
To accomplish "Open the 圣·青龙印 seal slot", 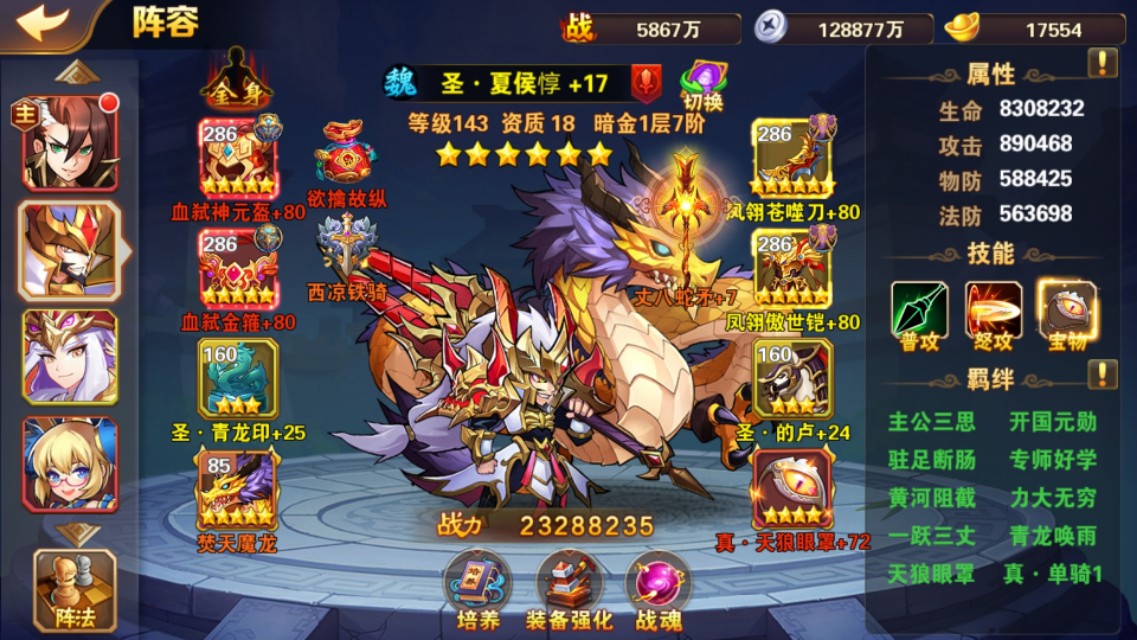I will [x=237, y=378].
